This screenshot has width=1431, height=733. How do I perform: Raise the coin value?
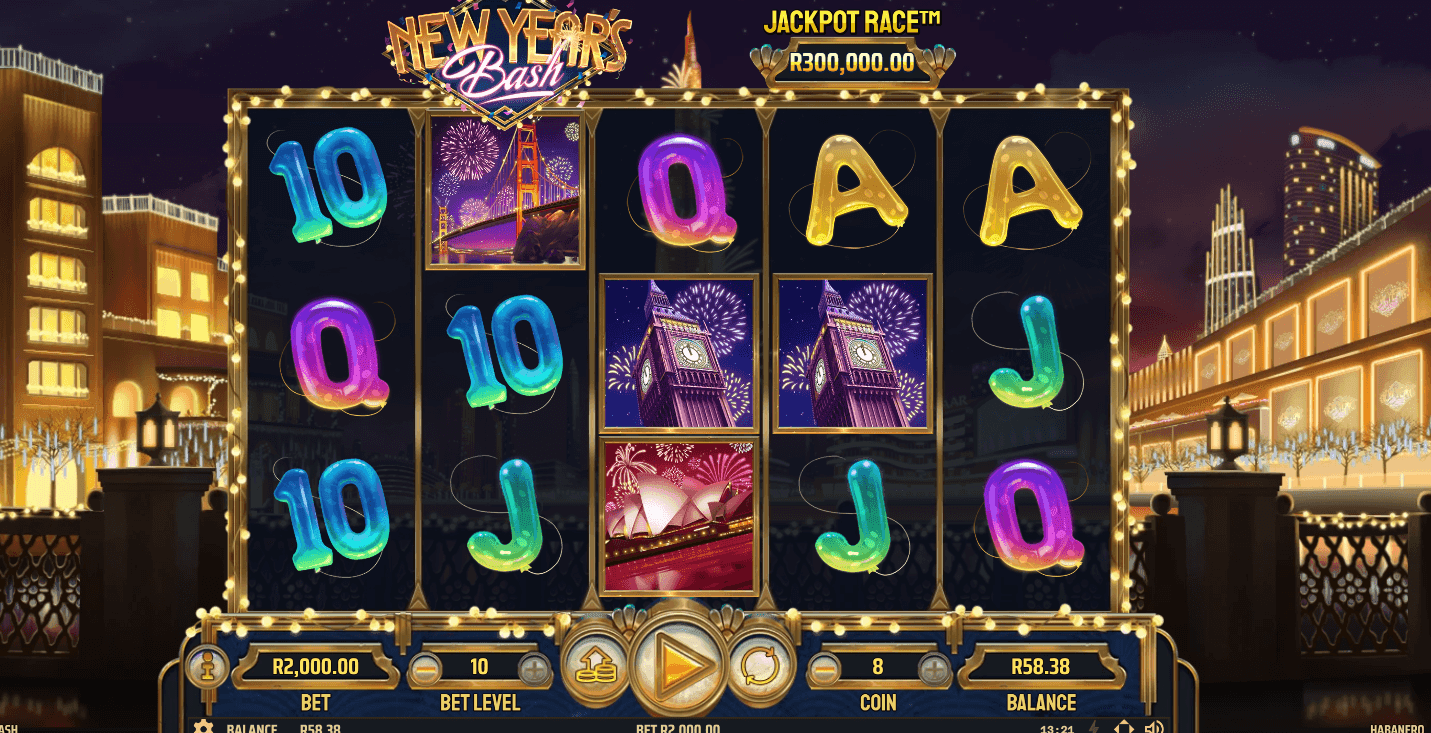(933, 667)
